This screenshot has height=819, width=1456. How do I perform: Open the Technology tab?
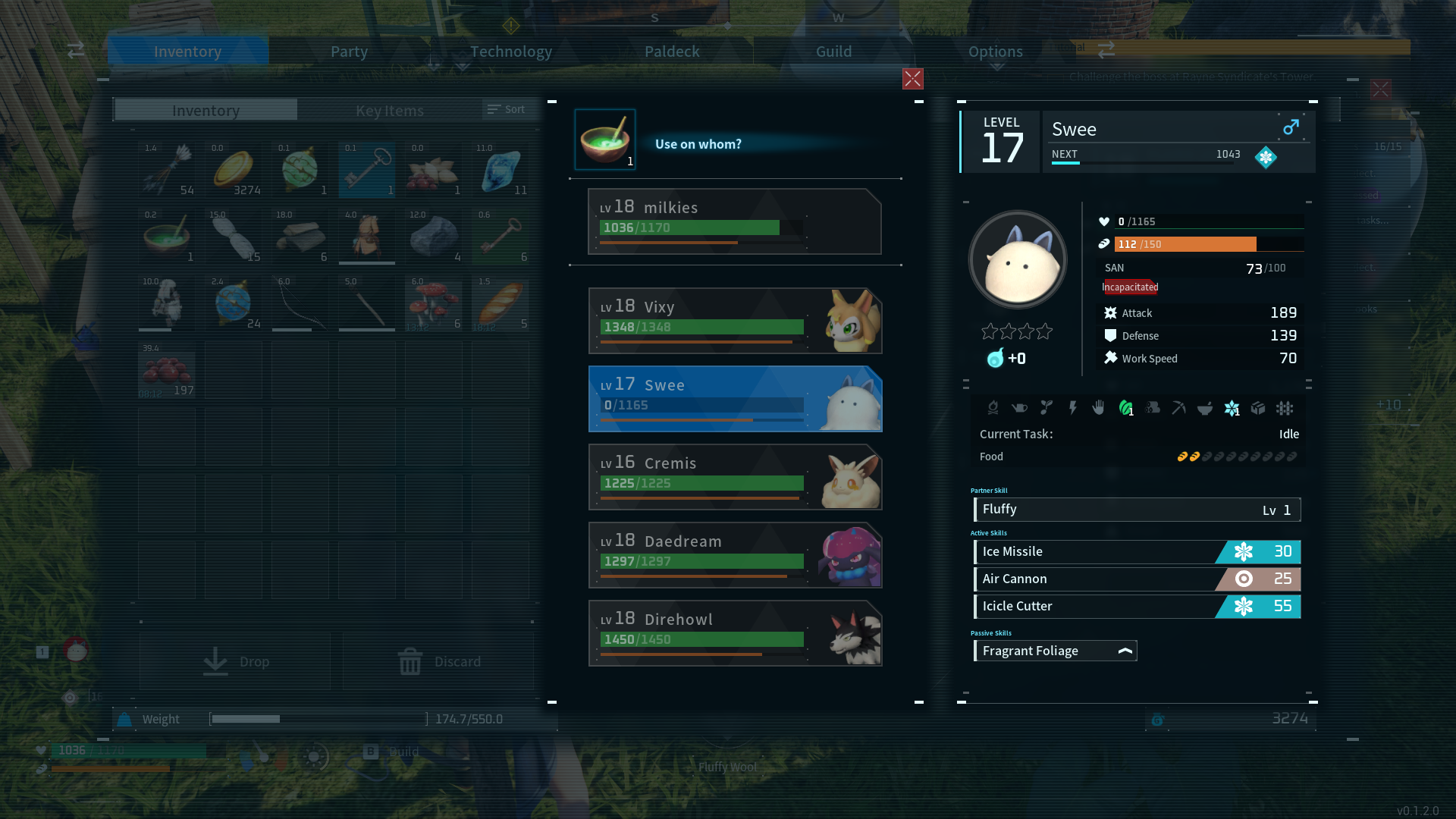pos(510,52)
